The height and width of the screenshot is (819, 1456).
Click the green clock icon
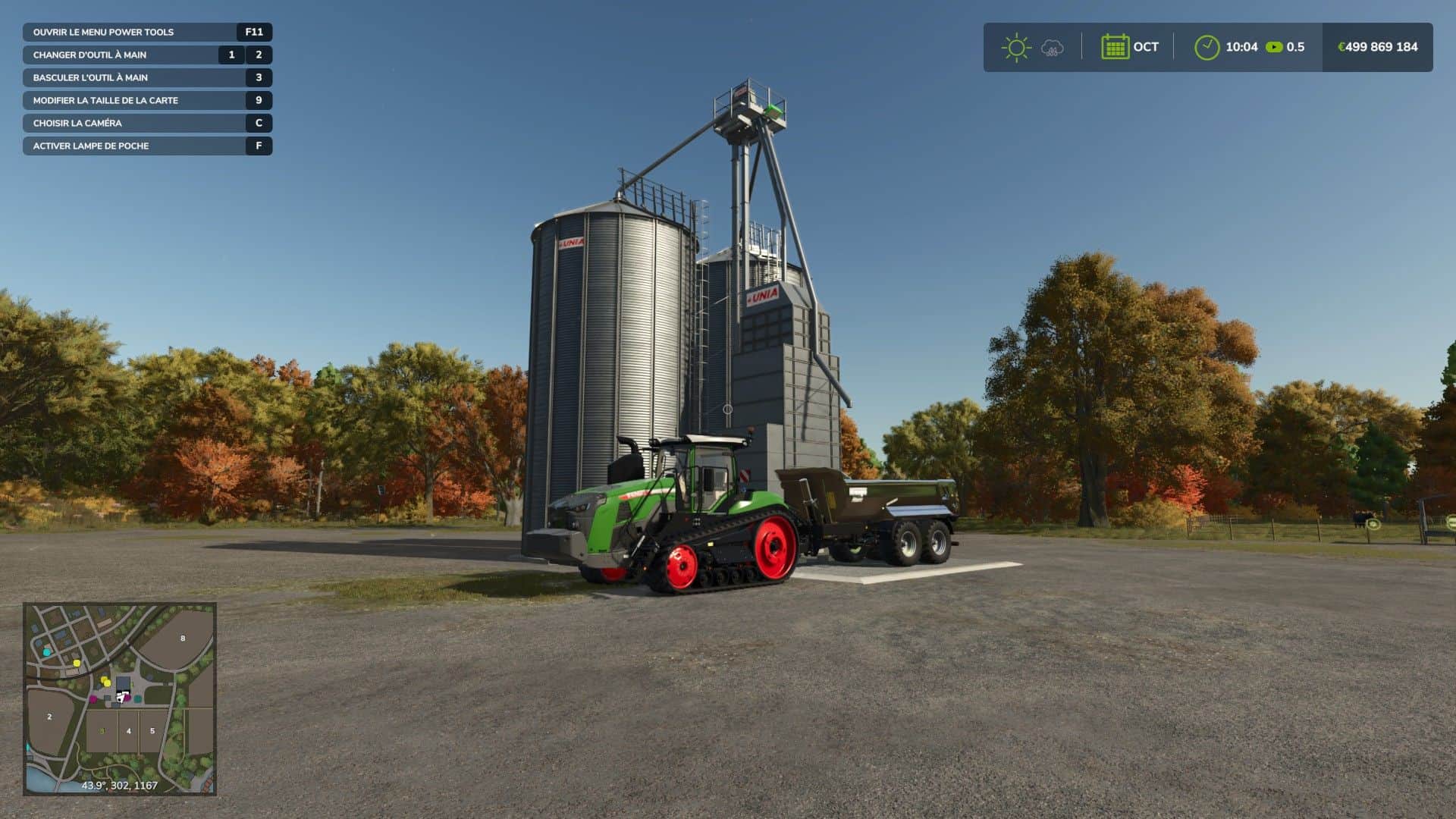(1207, 47)
